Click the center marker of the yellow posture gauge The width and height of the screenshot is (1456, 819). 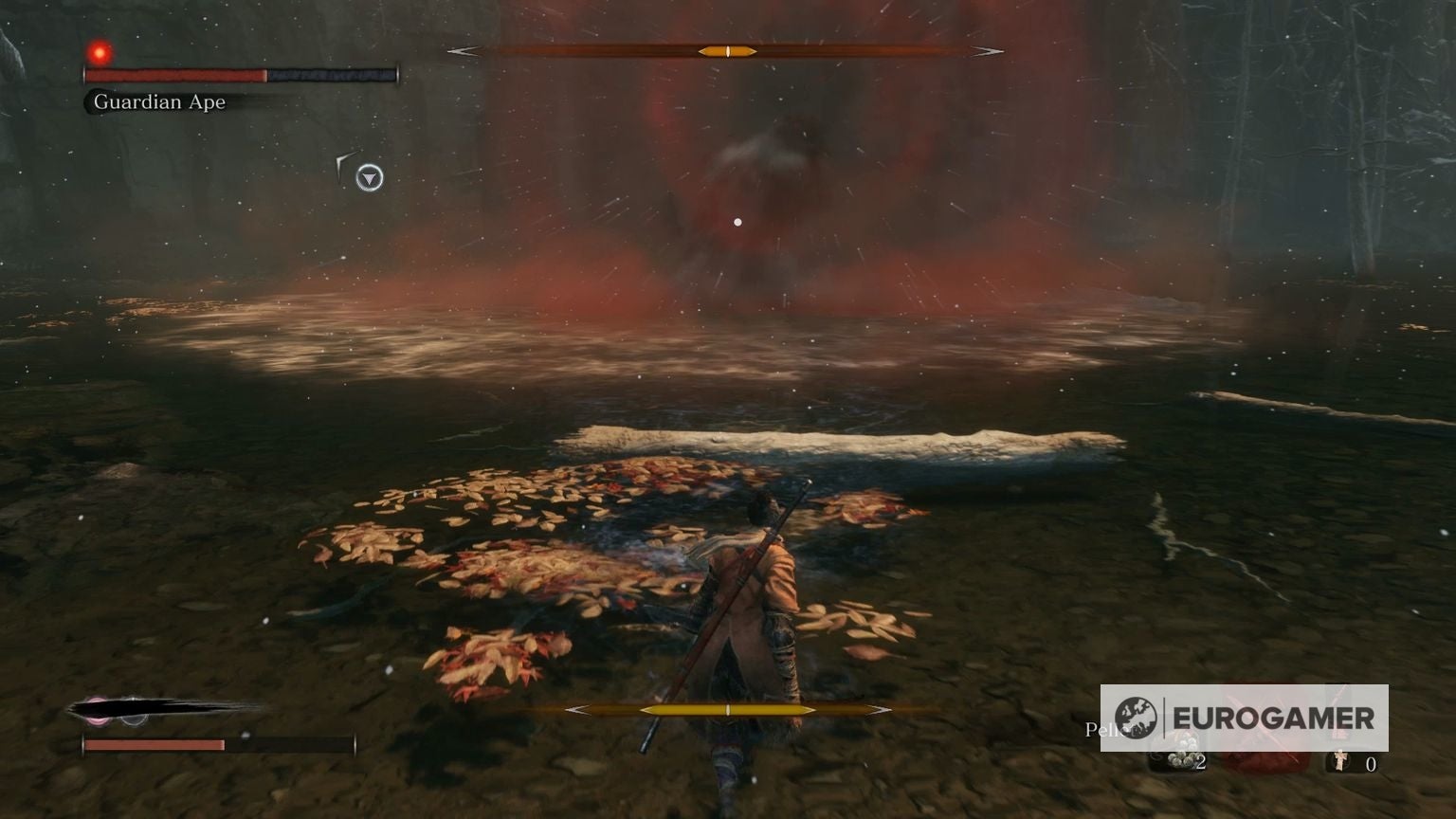[x=728, y=708]
